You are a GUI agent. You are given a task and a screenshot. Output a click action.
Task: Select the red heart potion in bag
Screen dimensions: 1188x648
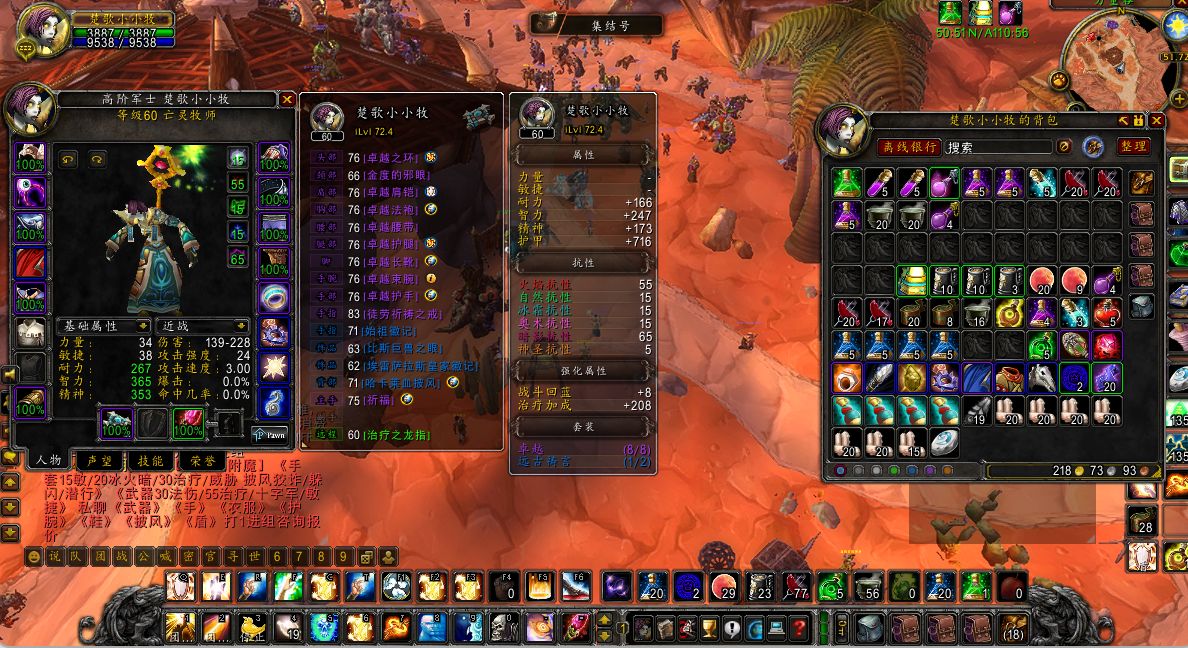(1105, 312)
